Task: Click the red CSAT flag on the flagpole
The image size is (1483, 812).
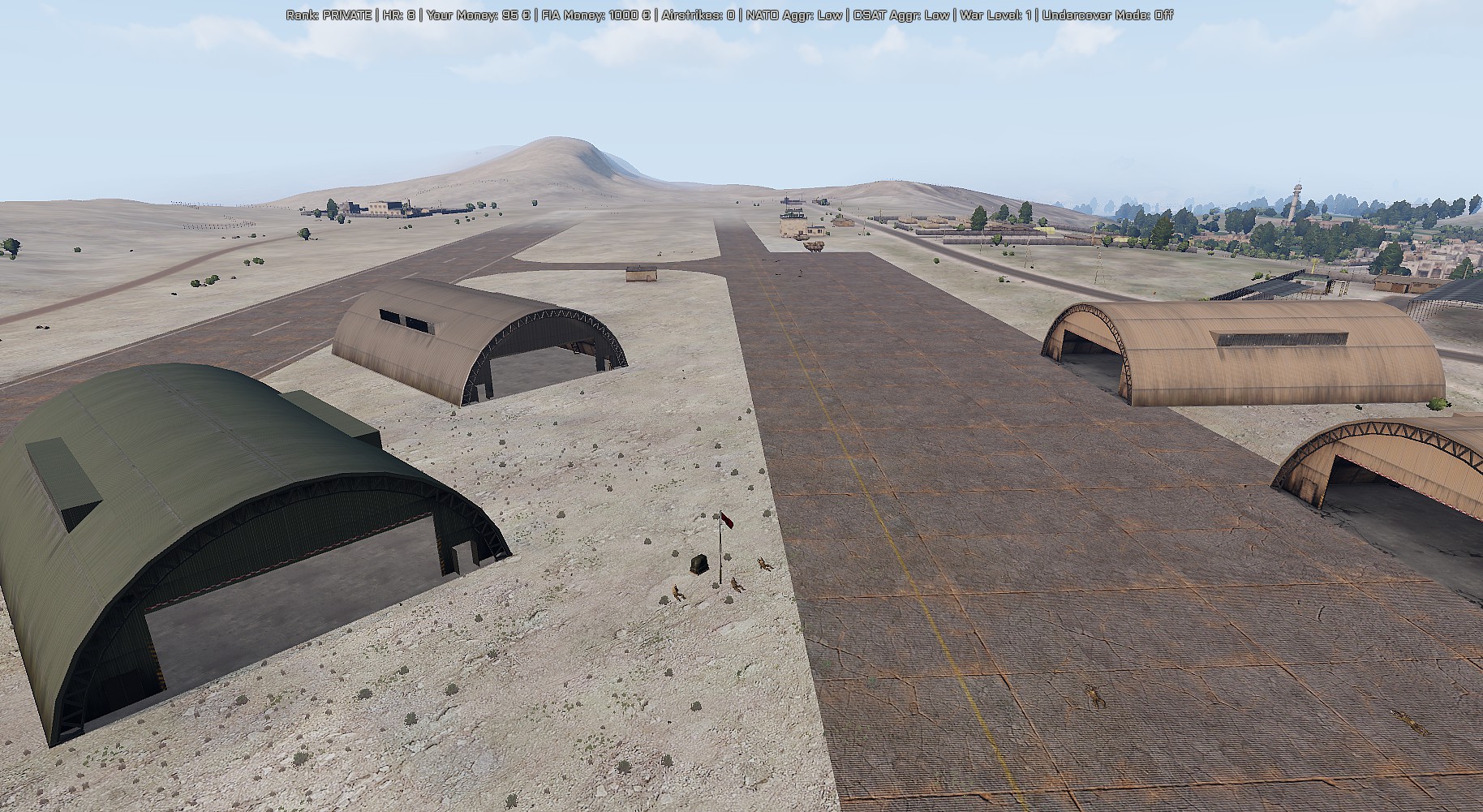Action: [x=727, y=521]
